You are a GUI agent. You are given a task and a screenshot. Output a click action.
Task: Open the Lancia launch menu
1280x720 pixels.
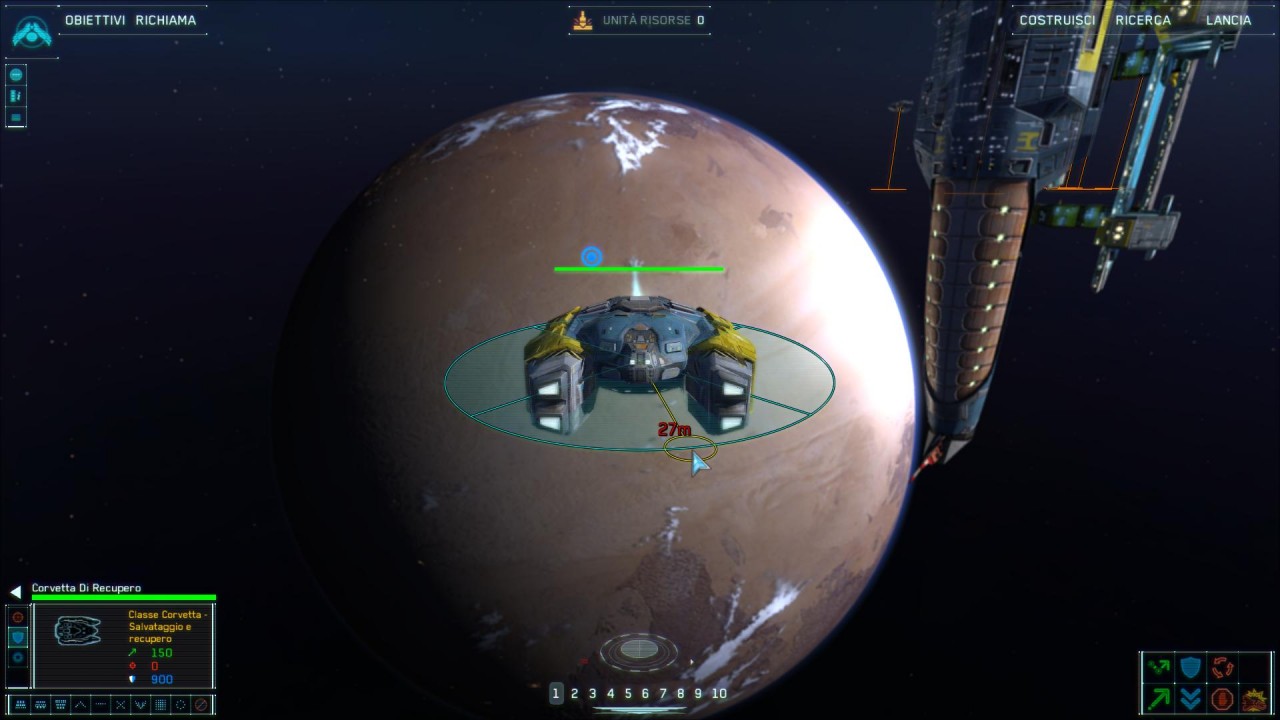point(1228,20)
